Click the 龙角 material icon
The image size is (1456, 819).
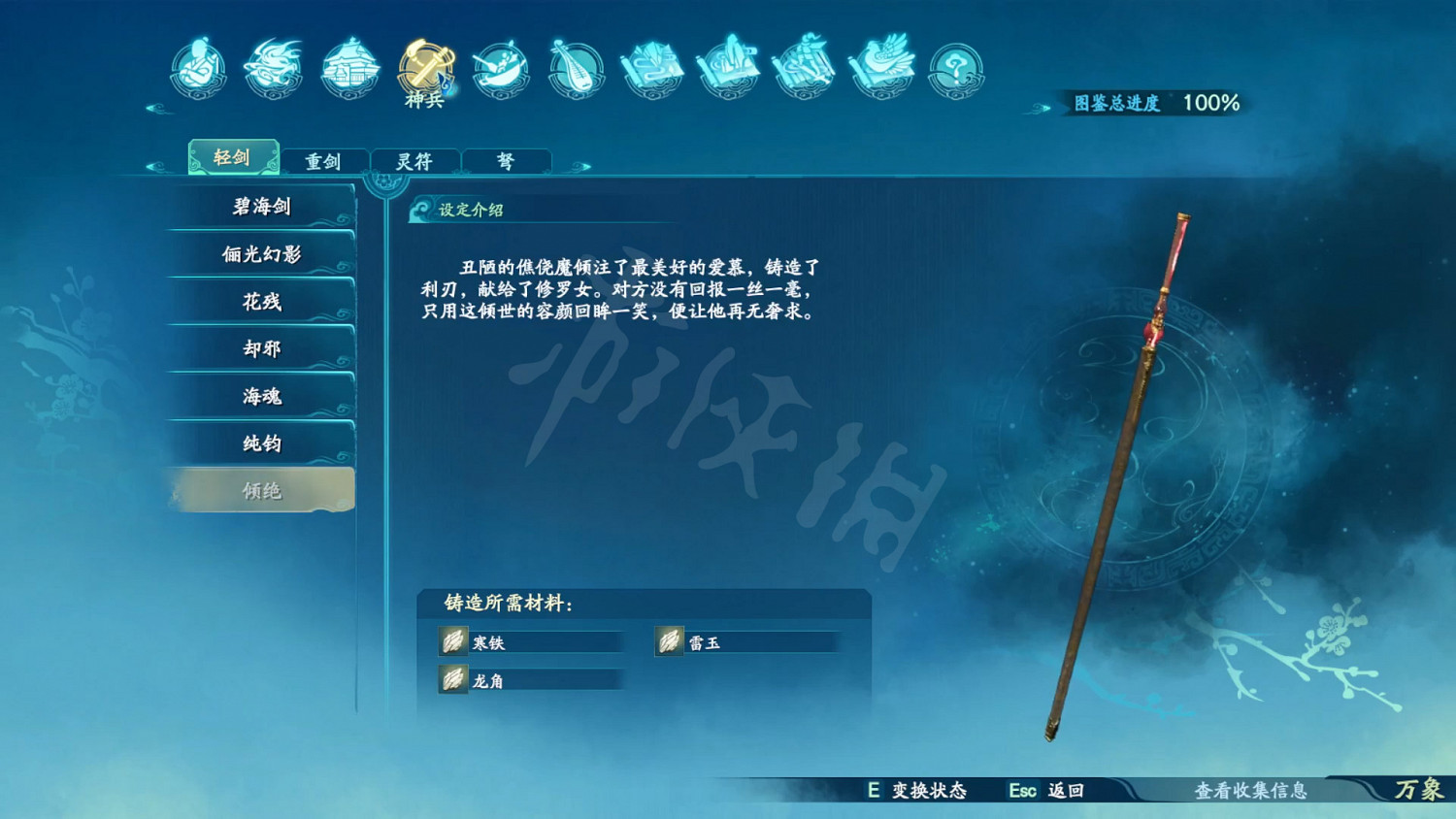click(x=452, y=679)
